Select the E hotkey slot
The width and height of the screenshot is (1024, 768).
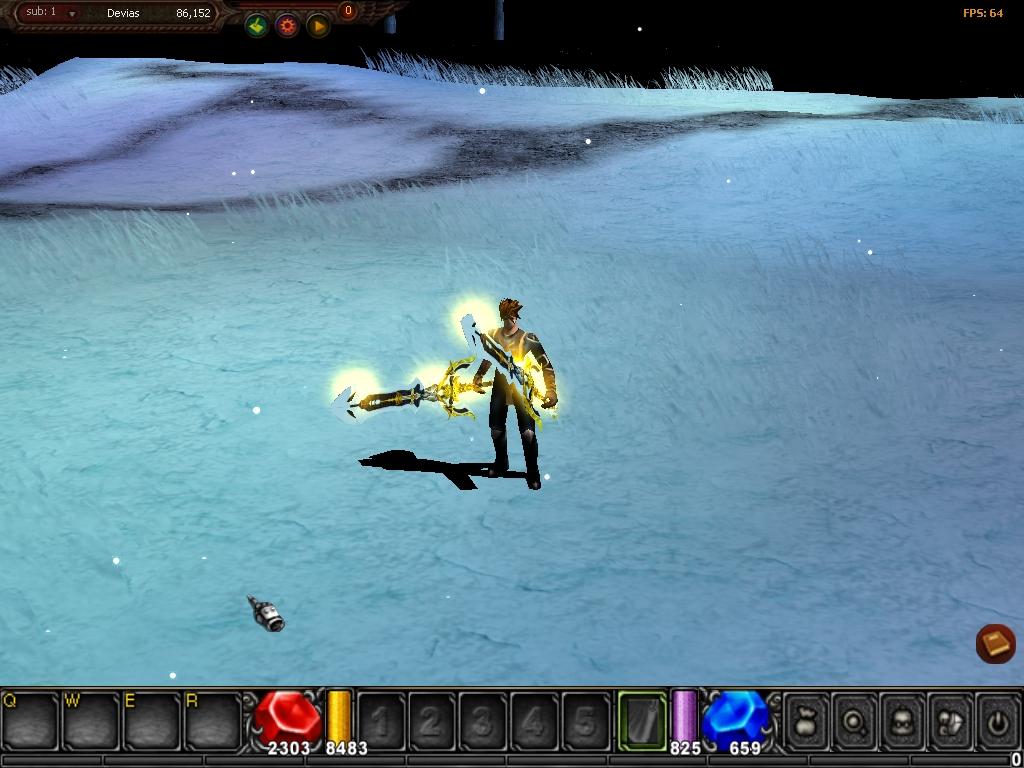[x=152, y=719]
